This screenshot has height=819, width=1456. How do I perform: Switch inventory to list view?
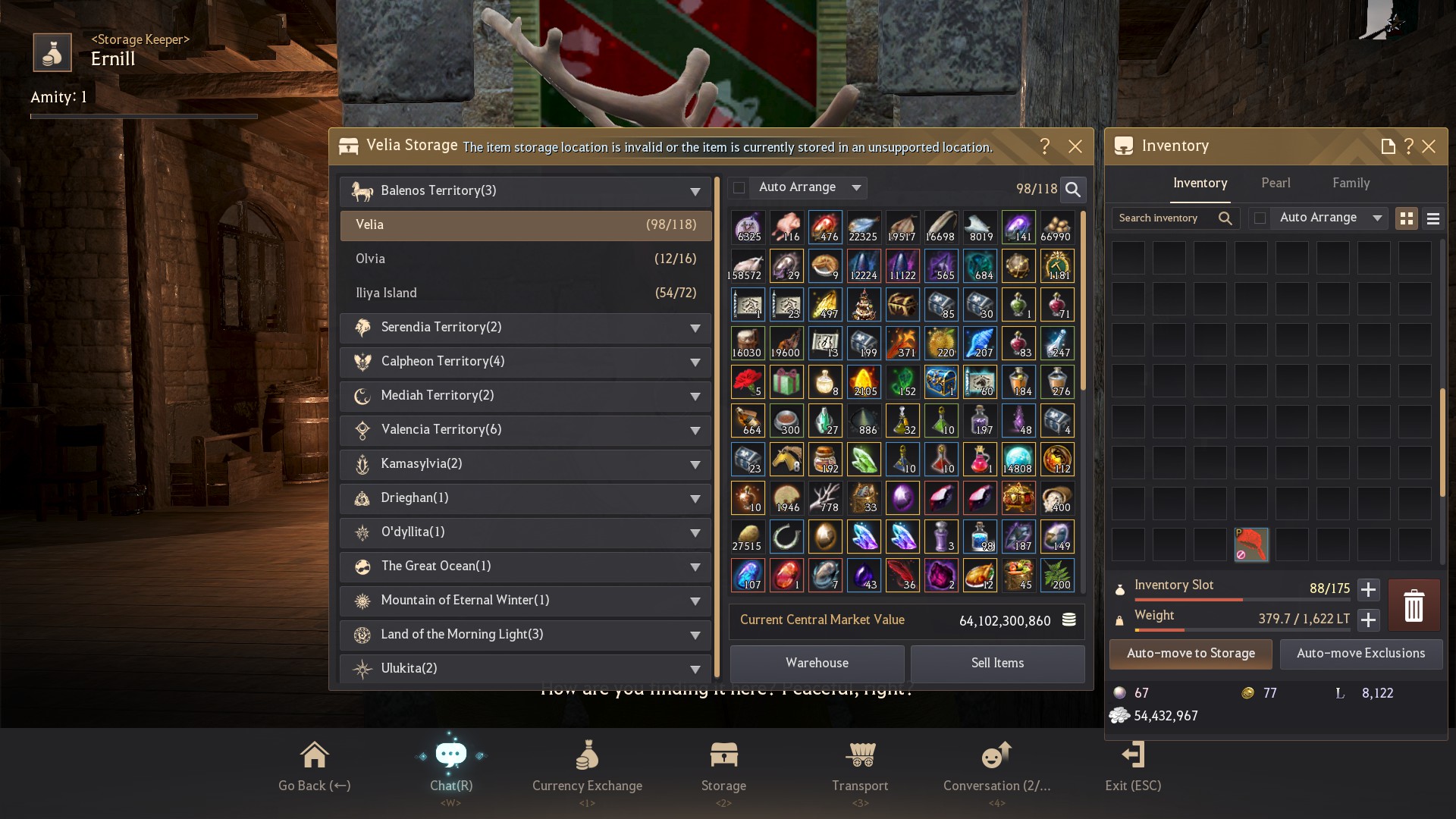coord(1433,218)
